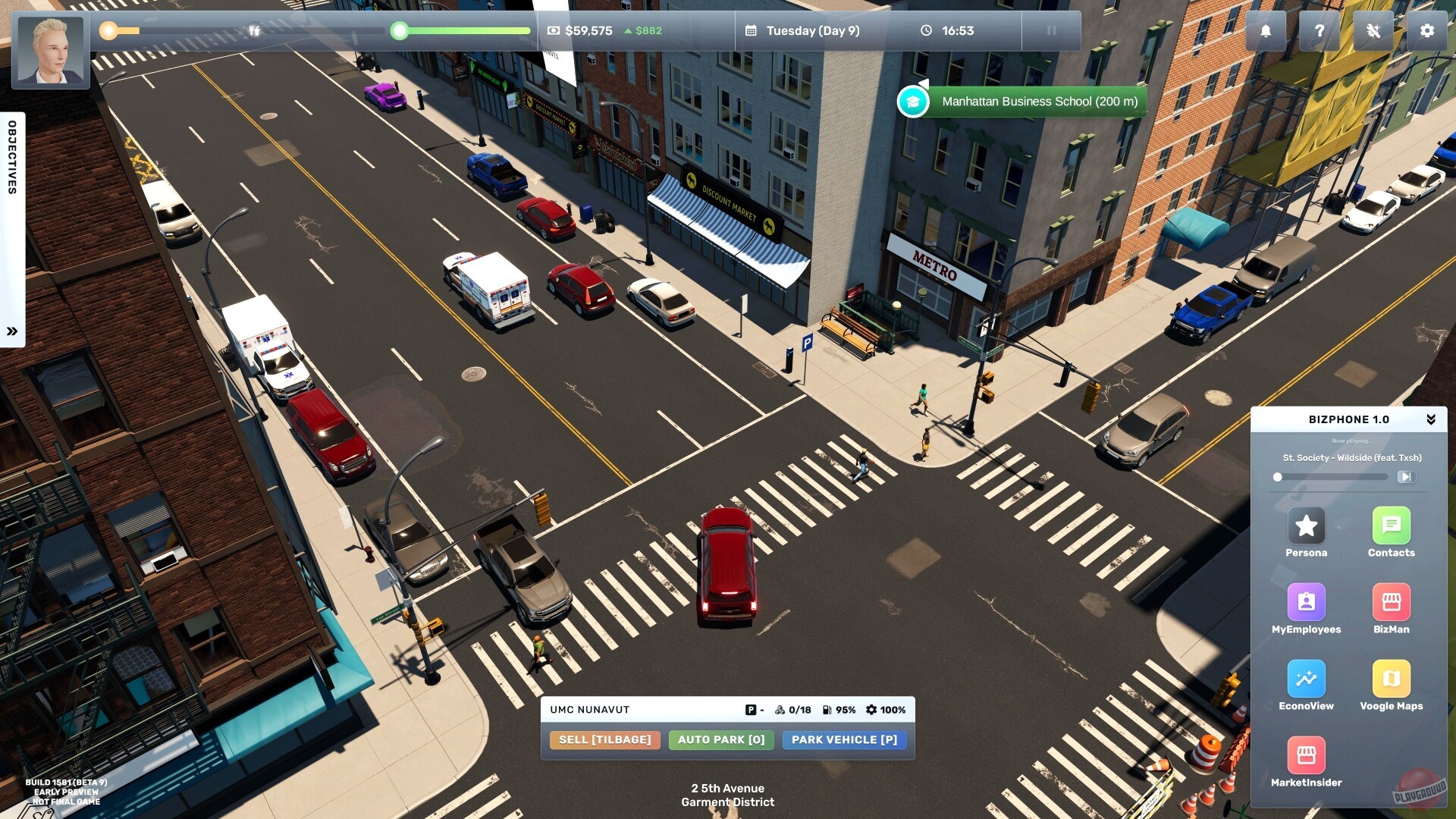The width and height of the screenshot is (1456, 819).
Task: Expand the Objectives sidebar
Action: tap(12, 329)
